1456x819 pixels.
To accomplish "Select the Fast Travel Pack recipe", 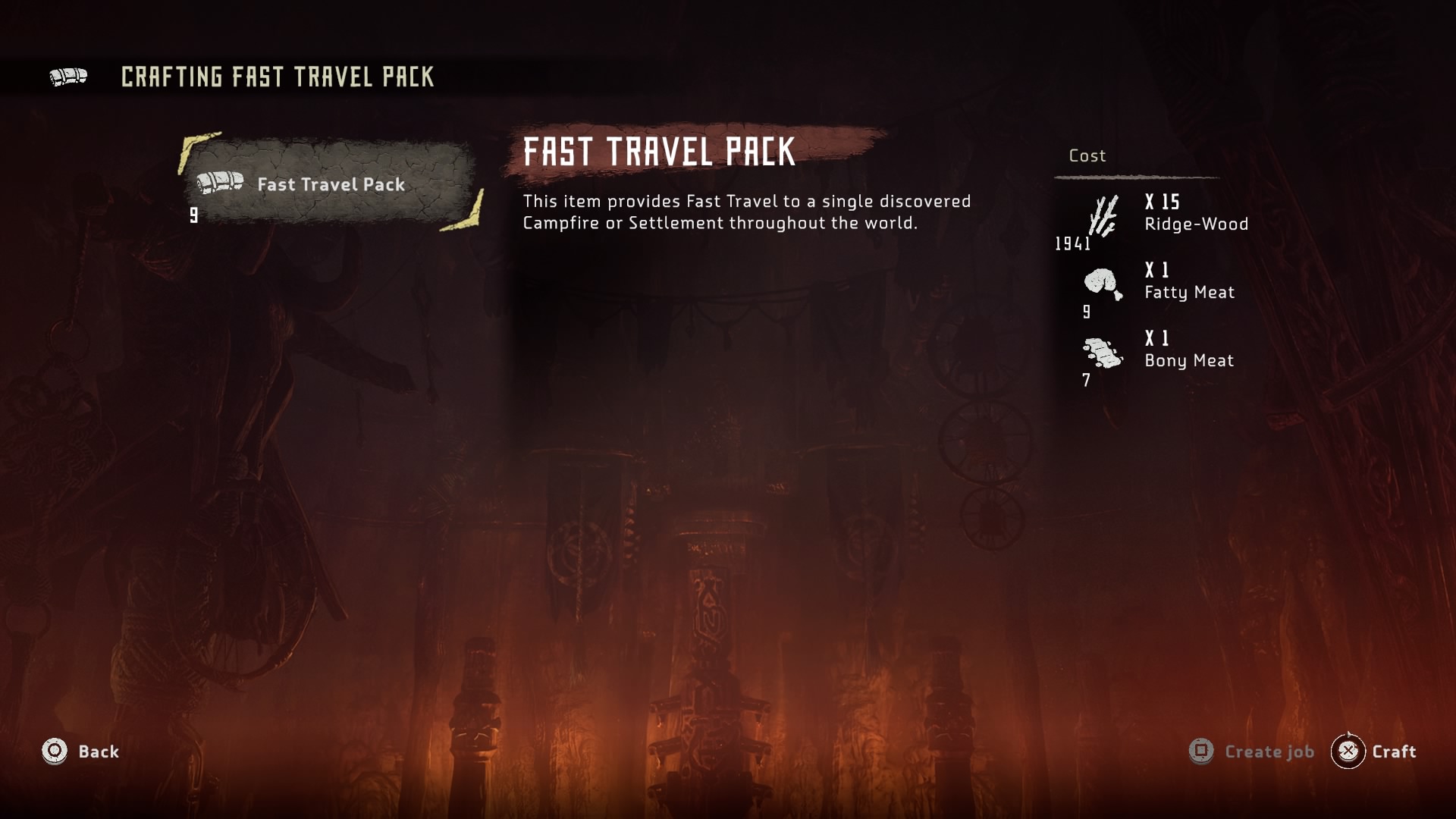I will 331,184.
